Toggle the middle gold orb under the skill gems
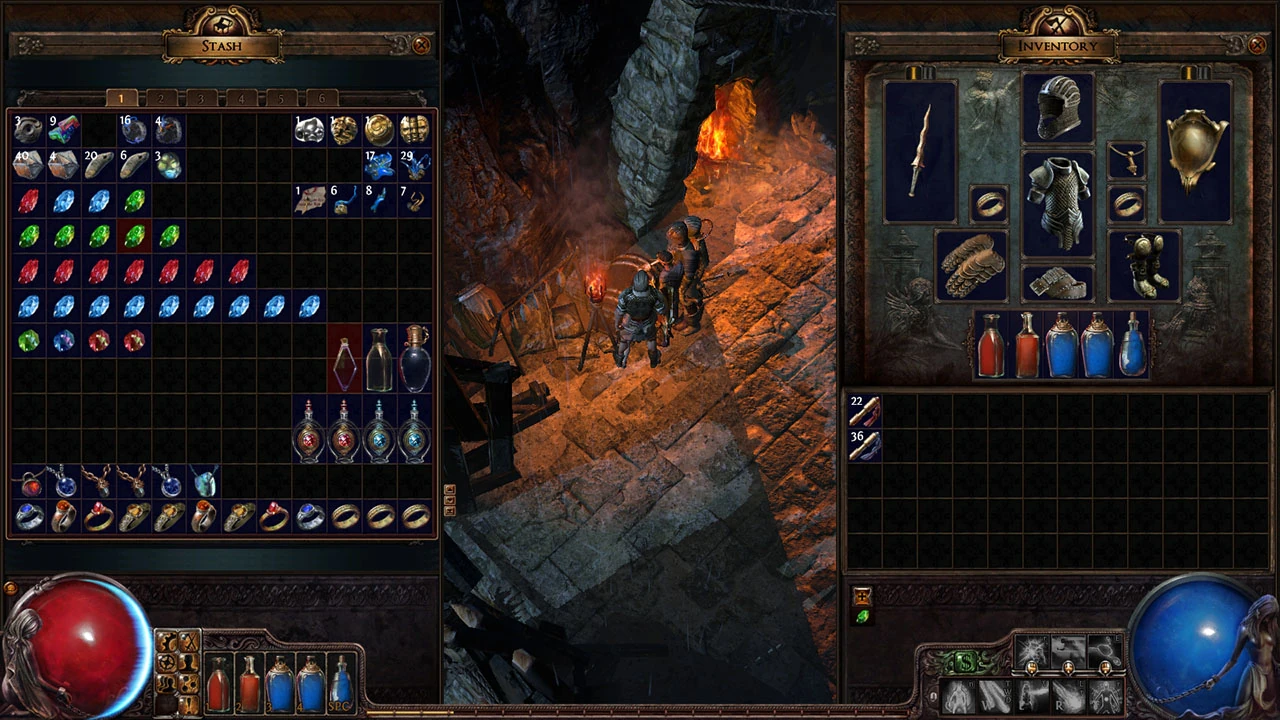The height and width of the screenshot is (720, 1280). [x=1069, y=668]
